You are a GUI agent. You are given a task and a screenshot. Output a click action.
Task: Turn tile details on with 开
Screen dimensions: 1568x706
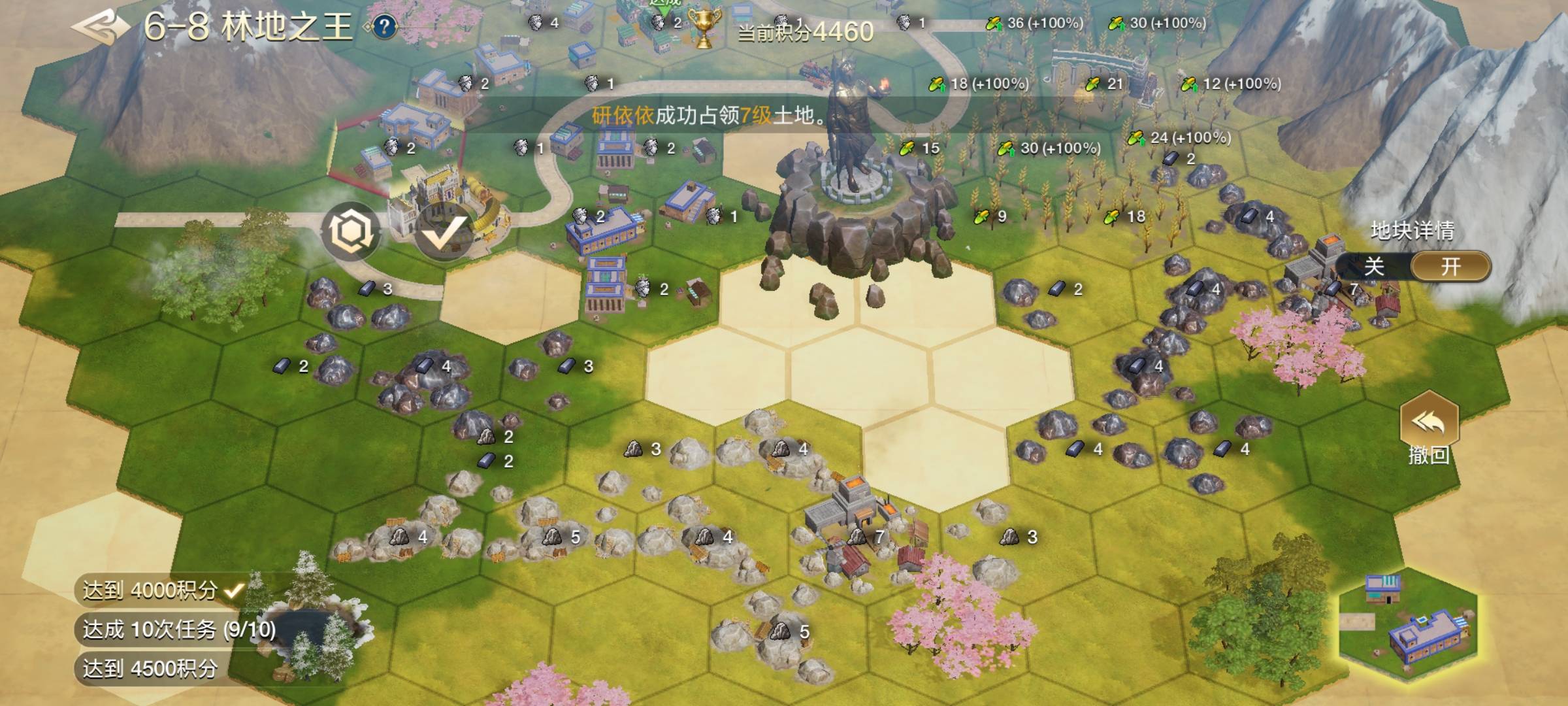(x=1450, y=267)
